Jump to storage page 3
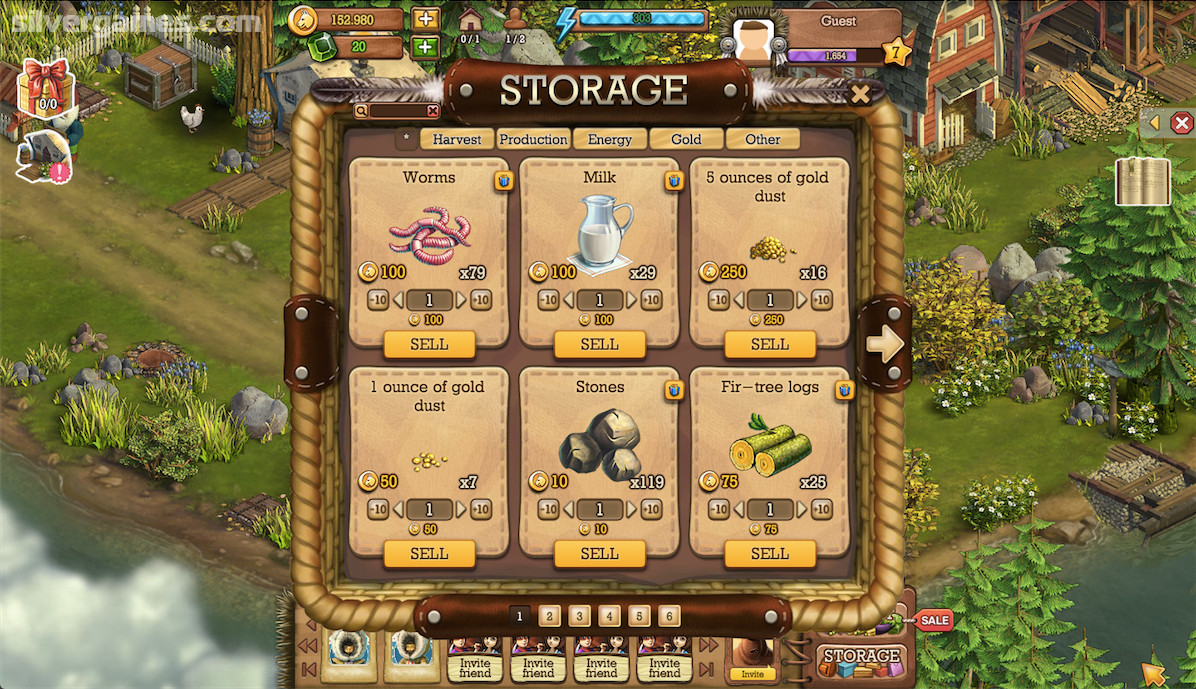 point(580,616)
